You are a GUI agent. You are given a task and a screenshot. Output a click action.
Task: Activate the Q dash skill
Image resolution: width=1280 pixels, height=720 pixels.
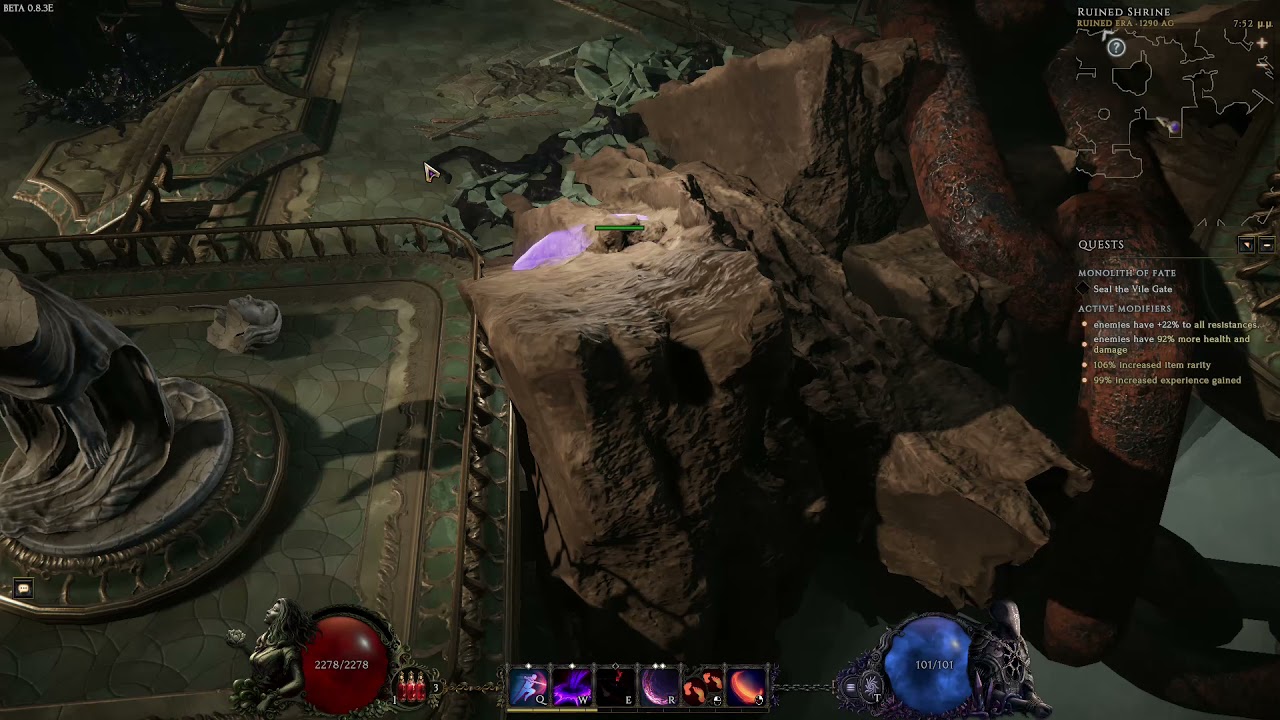click(x=528, y=687)
